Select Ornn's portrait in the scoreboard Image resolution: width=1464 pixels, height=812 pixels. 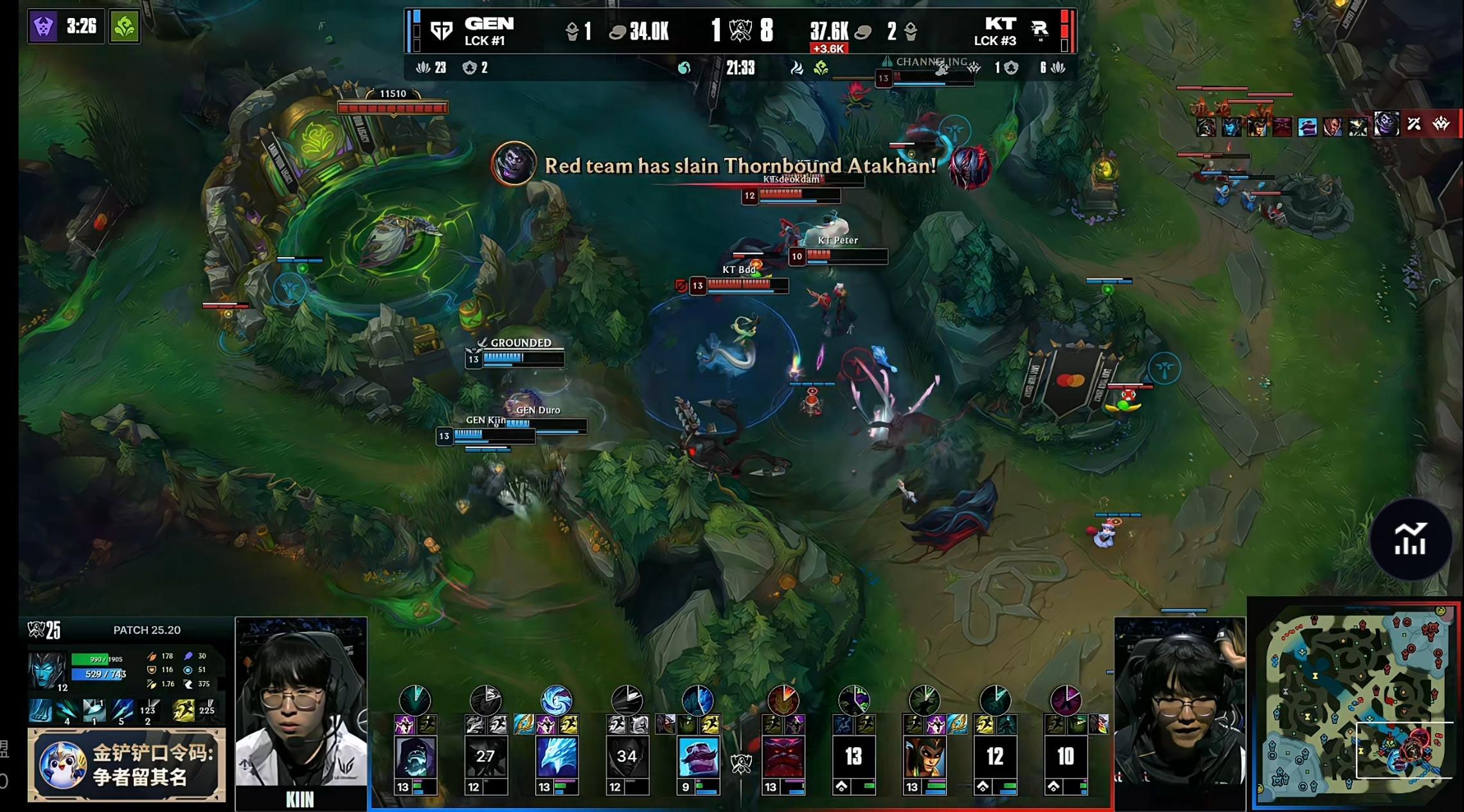coord(783,757)
